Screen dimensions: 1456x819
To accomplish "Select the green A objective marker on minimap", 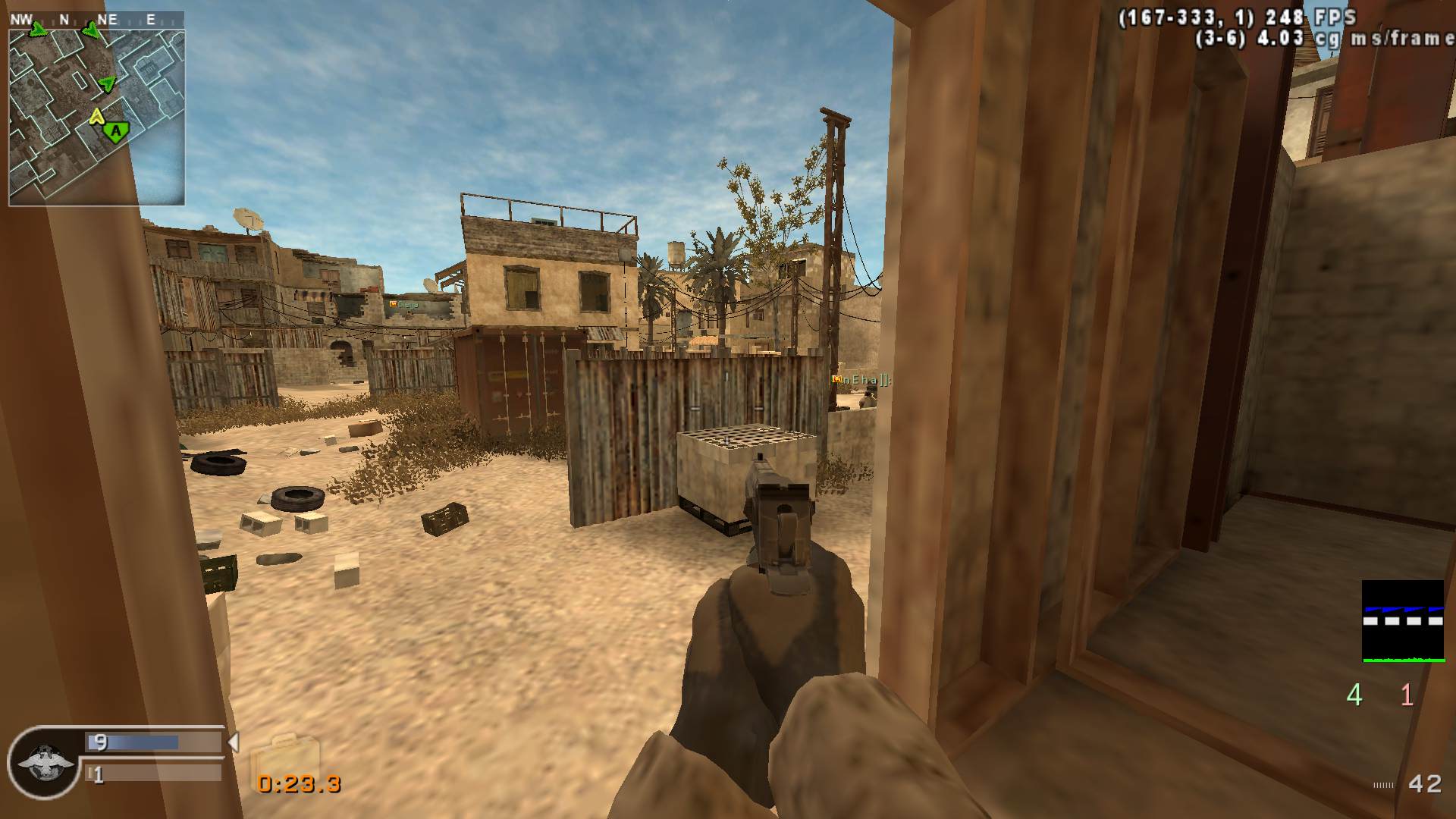I will (116, 133).
